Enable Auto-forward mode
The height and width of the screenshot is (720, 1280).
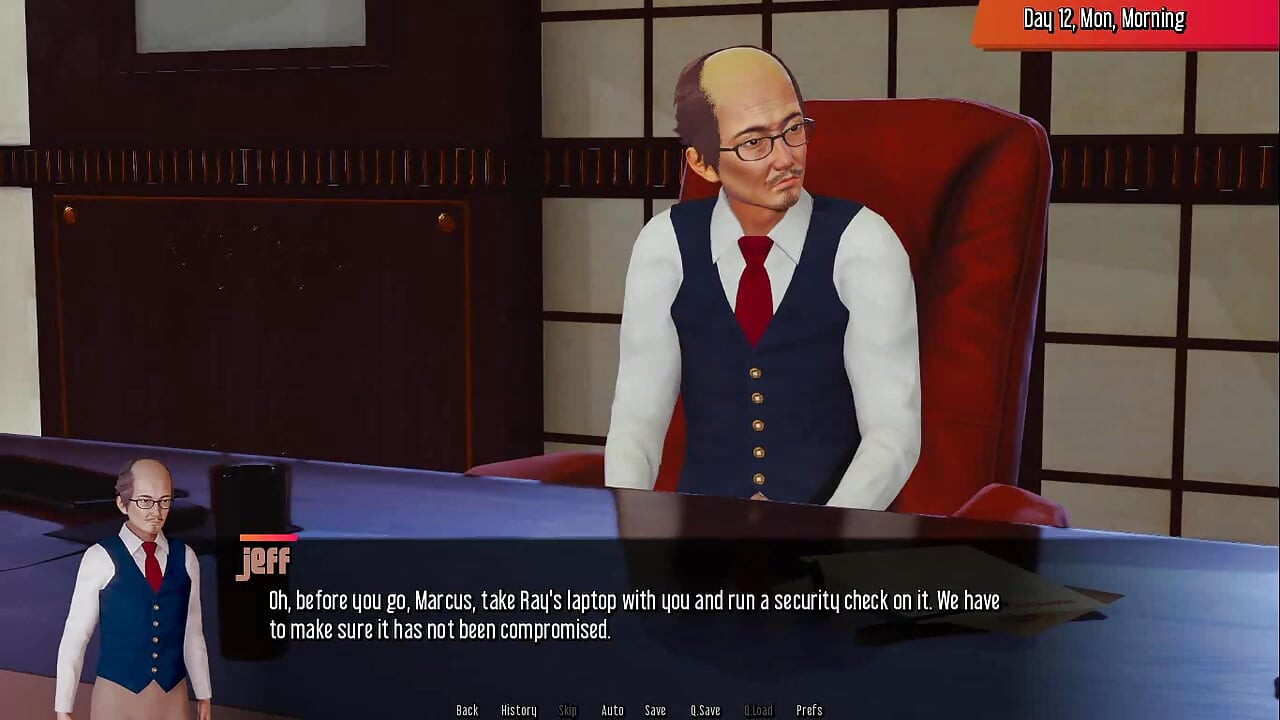pos(611,710)
